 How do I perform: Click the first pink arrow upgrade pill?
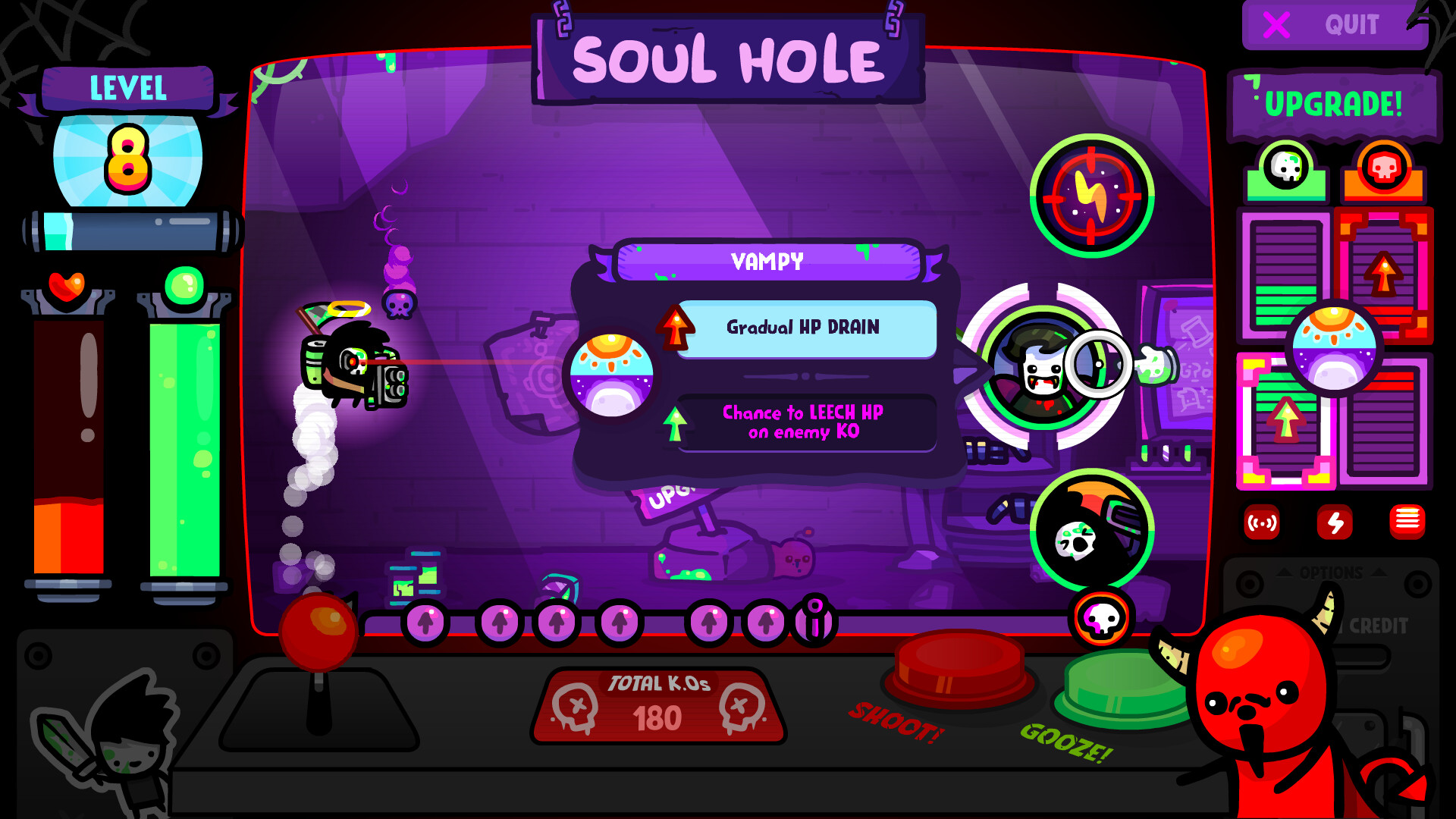point(426,623)
